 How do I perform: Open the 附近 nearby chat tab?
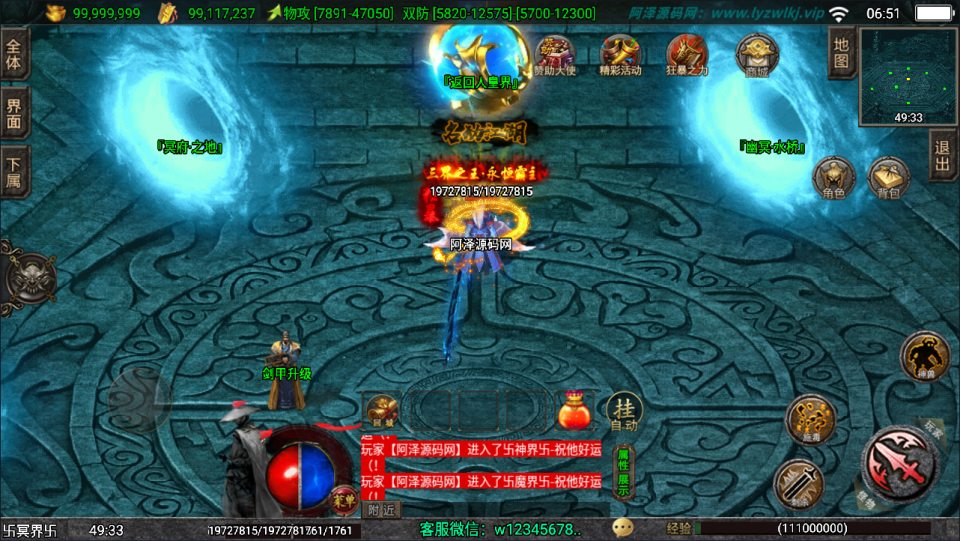pyautogui.click(x=381, y=508)
